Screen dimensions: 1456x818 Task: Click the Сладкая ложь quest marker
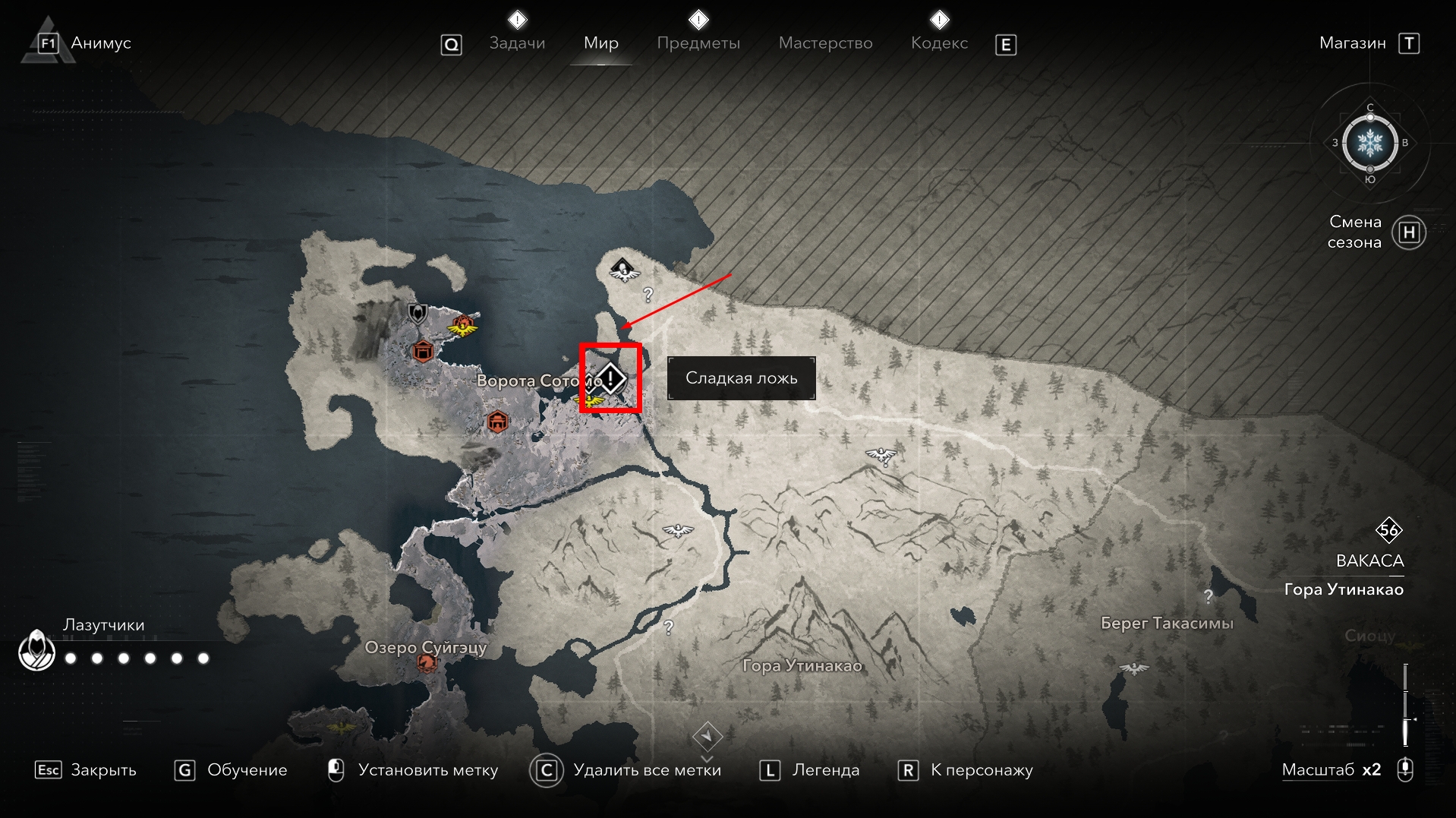pyautogui.click(x=610, y=377)
